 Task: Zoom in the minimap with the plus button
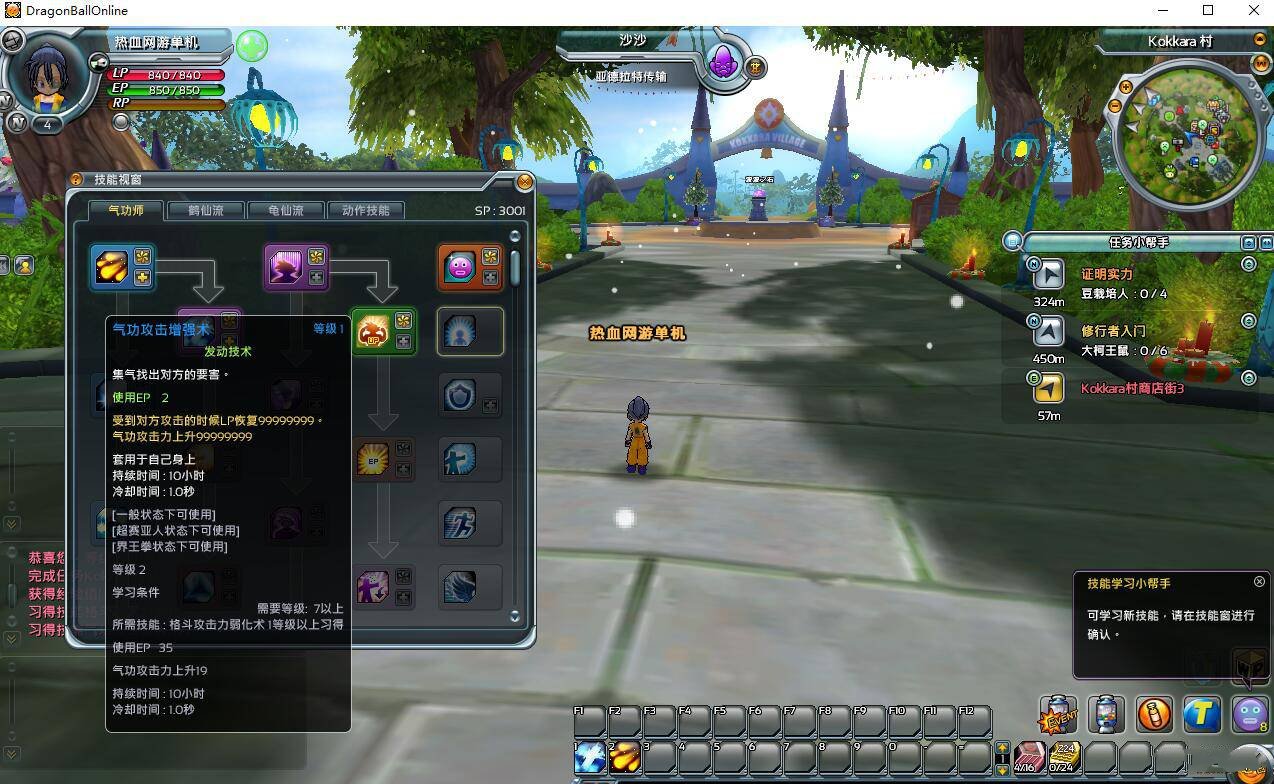point(1126,88)
